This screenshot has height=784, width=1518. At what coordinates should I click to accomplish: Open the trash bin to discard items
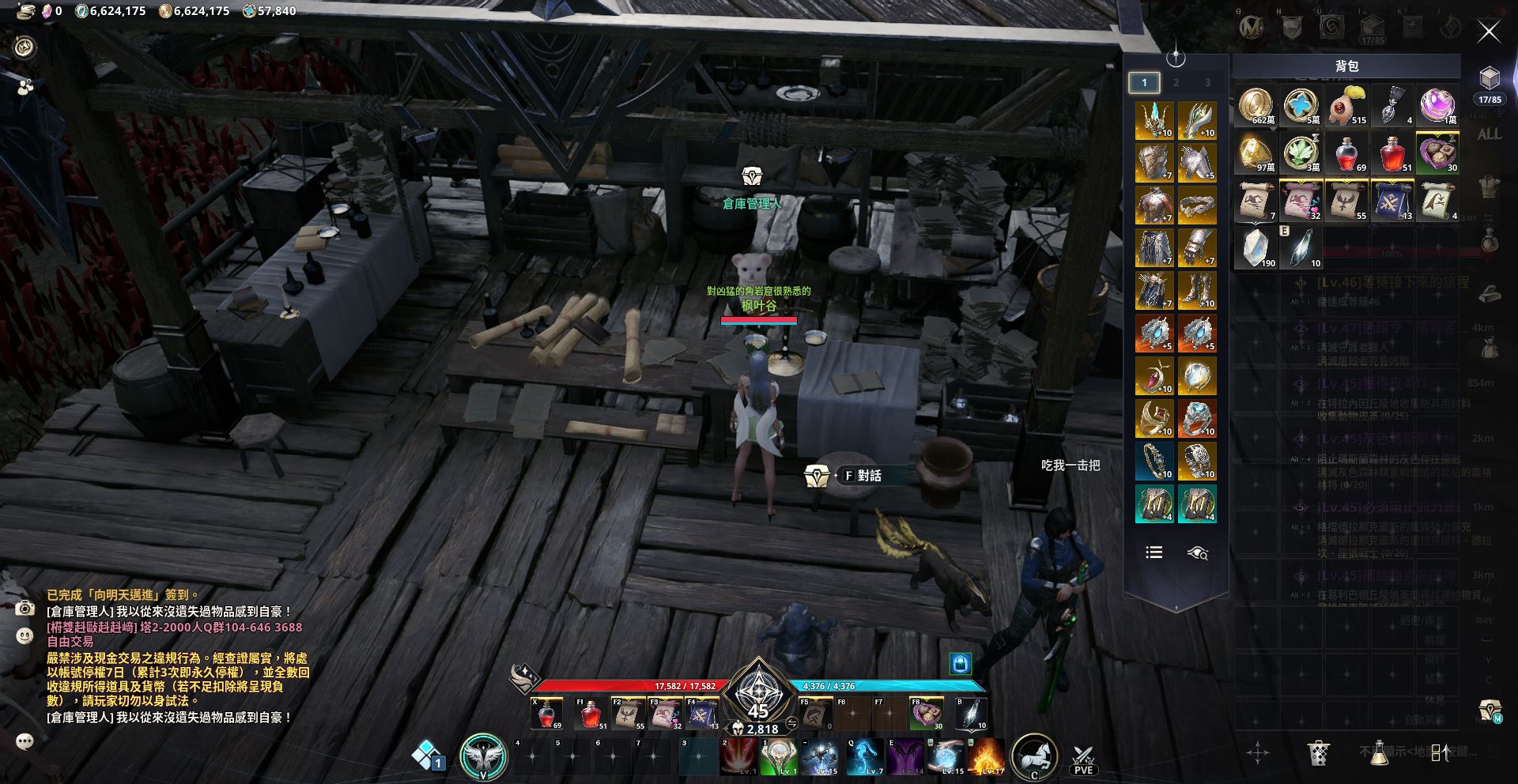(x=1318, y=752)
